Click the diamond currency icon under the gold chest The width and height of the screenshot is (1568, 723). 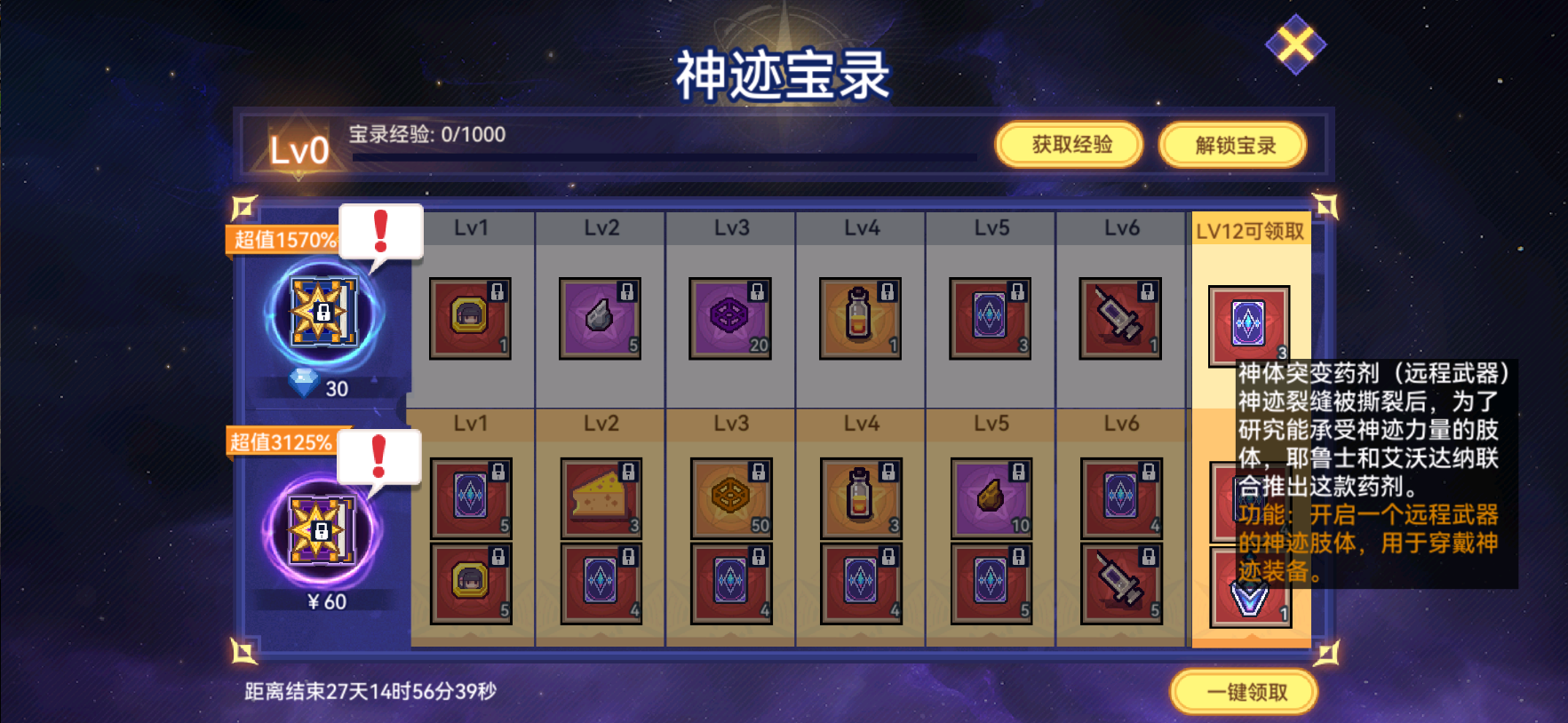(x=304, y=385)
